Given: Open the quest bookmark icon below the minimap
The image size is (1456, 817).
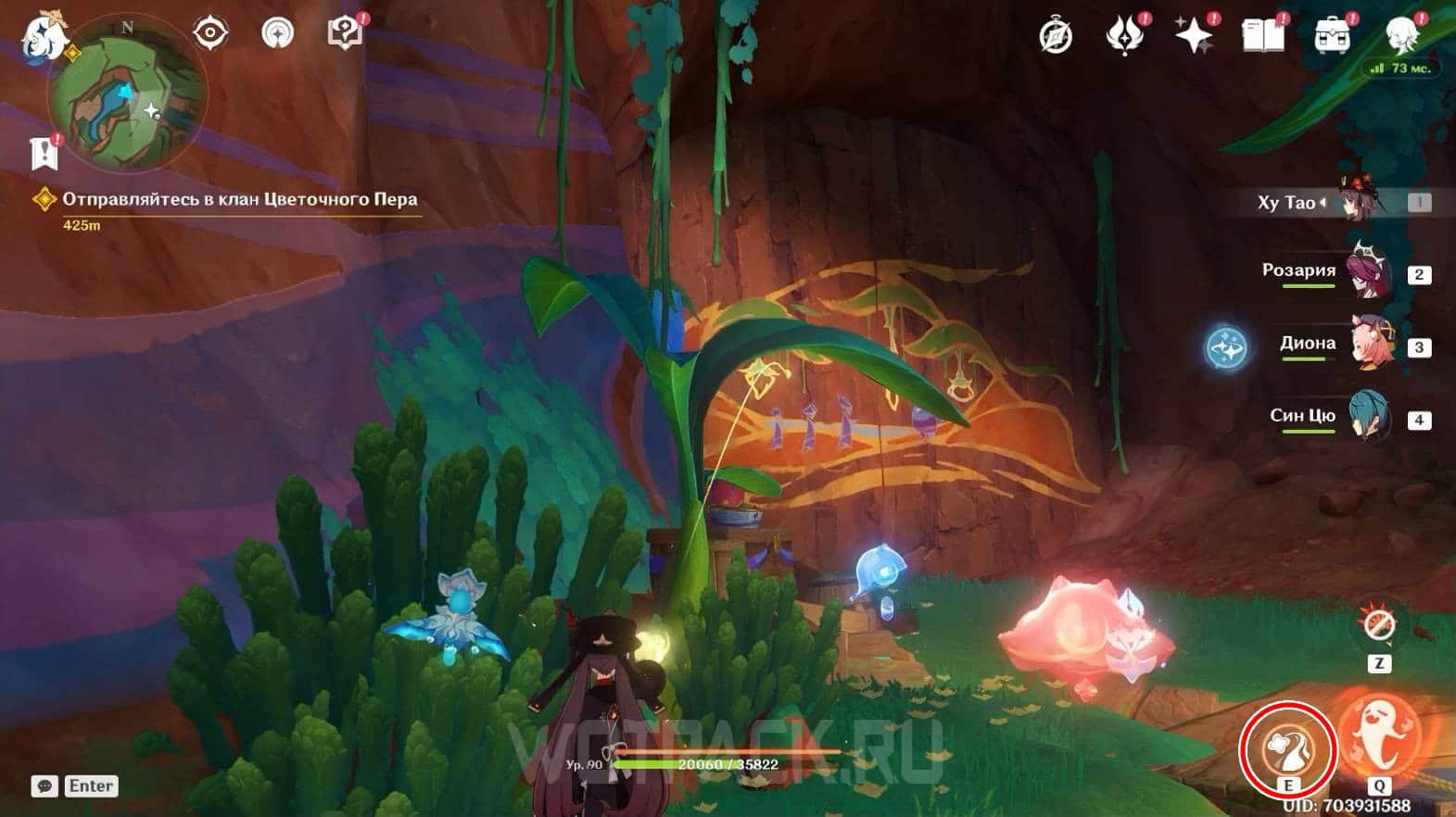Looking at the screenshot, I should click(44, 154).
